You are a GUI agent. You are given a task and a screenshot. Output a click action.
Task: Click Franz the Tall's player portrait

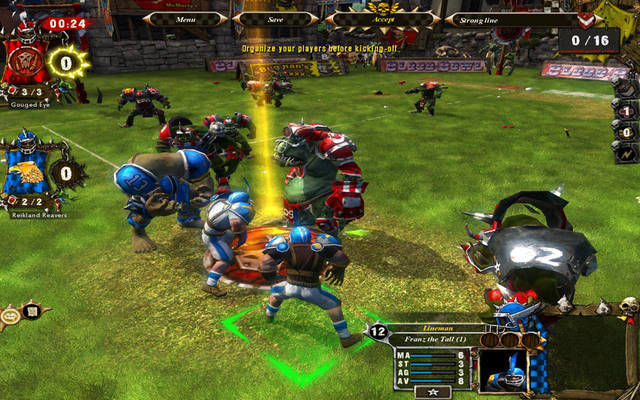[503, 368]
